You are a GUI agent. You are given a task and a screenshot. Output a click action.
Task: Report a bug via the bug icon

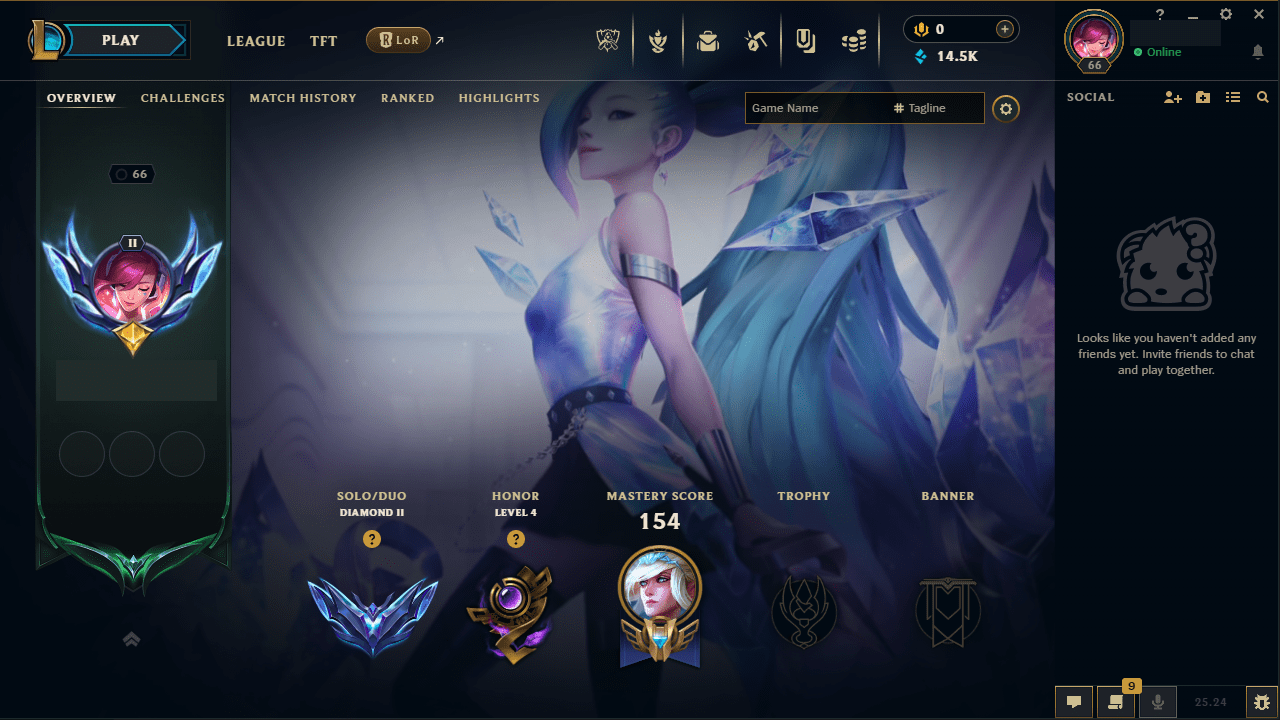click(x=1263, y=701)
